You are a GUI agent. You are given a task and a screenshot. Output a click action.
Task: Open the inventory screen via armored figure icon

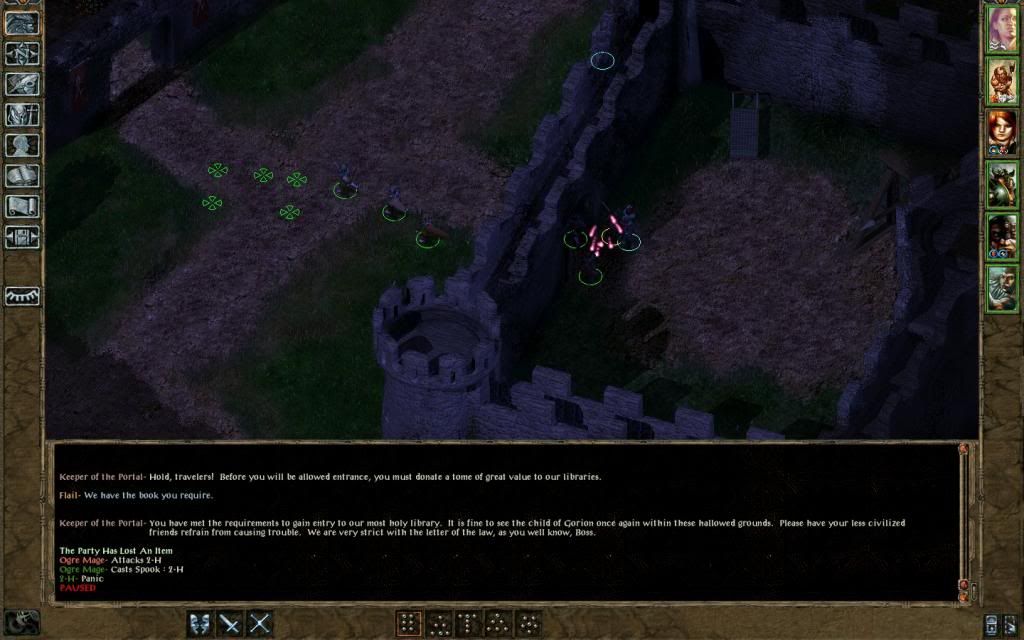click(21, 115)
